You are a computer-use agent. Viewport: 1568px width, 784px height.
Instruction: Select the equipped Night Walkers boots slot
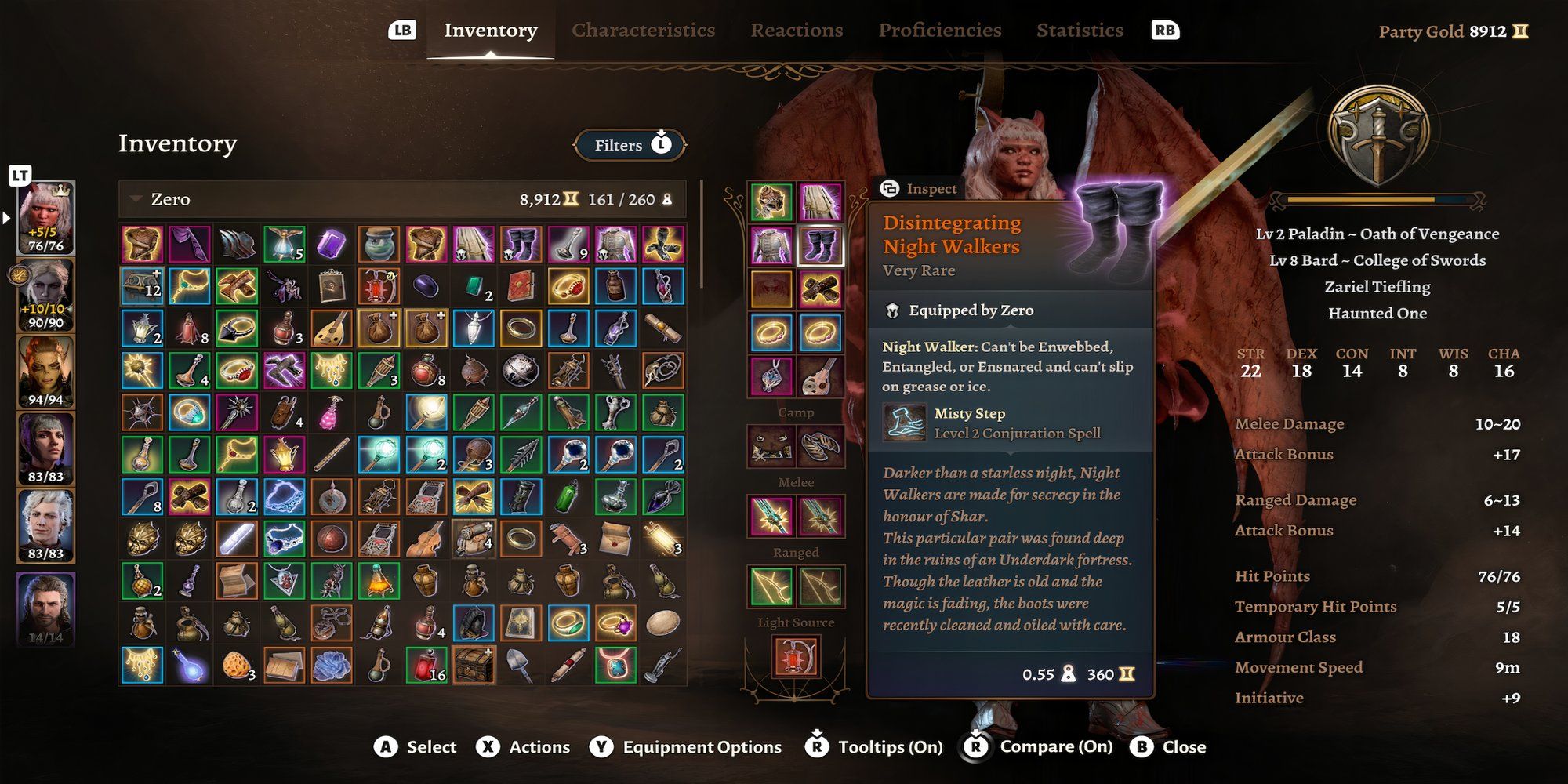click(820, 246)
